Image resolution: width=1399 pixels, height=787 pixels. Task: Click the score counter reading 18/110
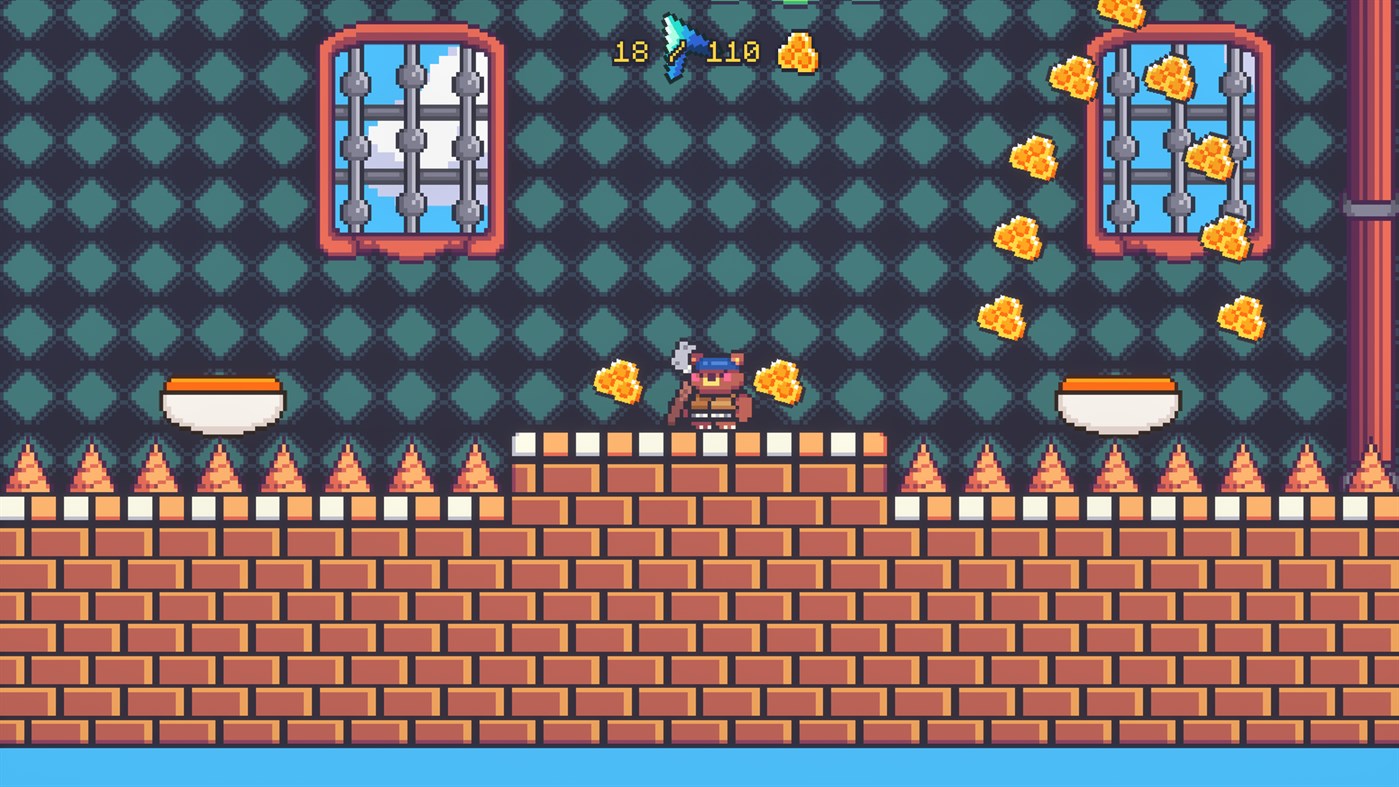click(x=685, y=50)
